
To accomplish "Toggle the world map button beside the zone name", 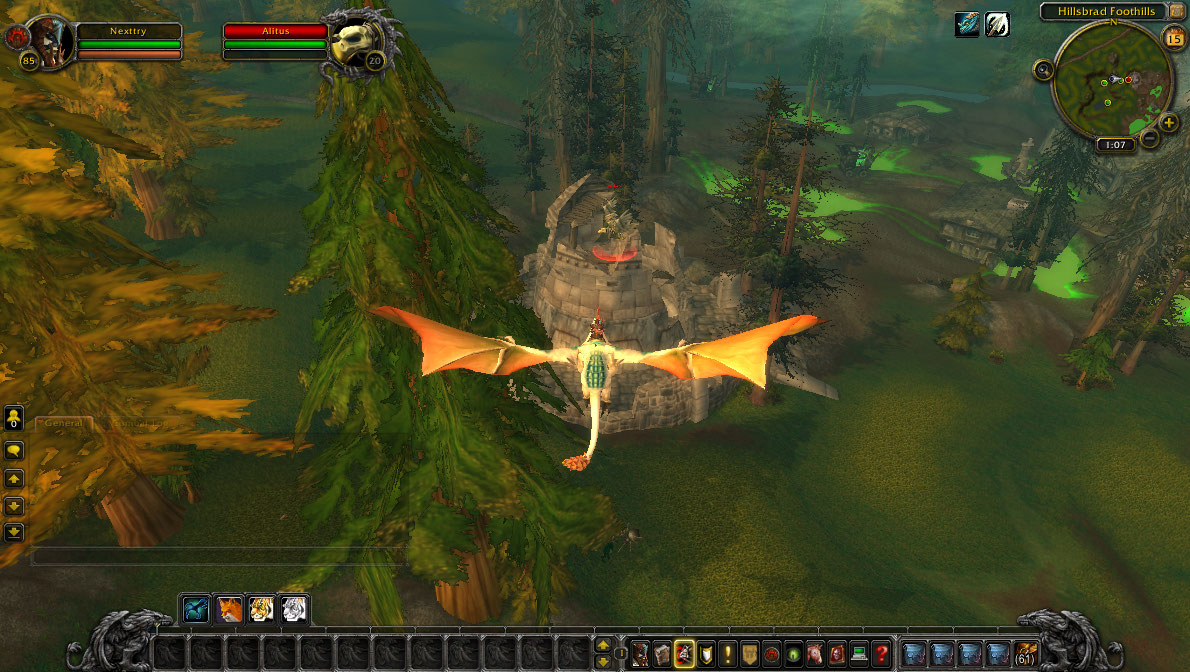I will click(x=1177, y=11).
